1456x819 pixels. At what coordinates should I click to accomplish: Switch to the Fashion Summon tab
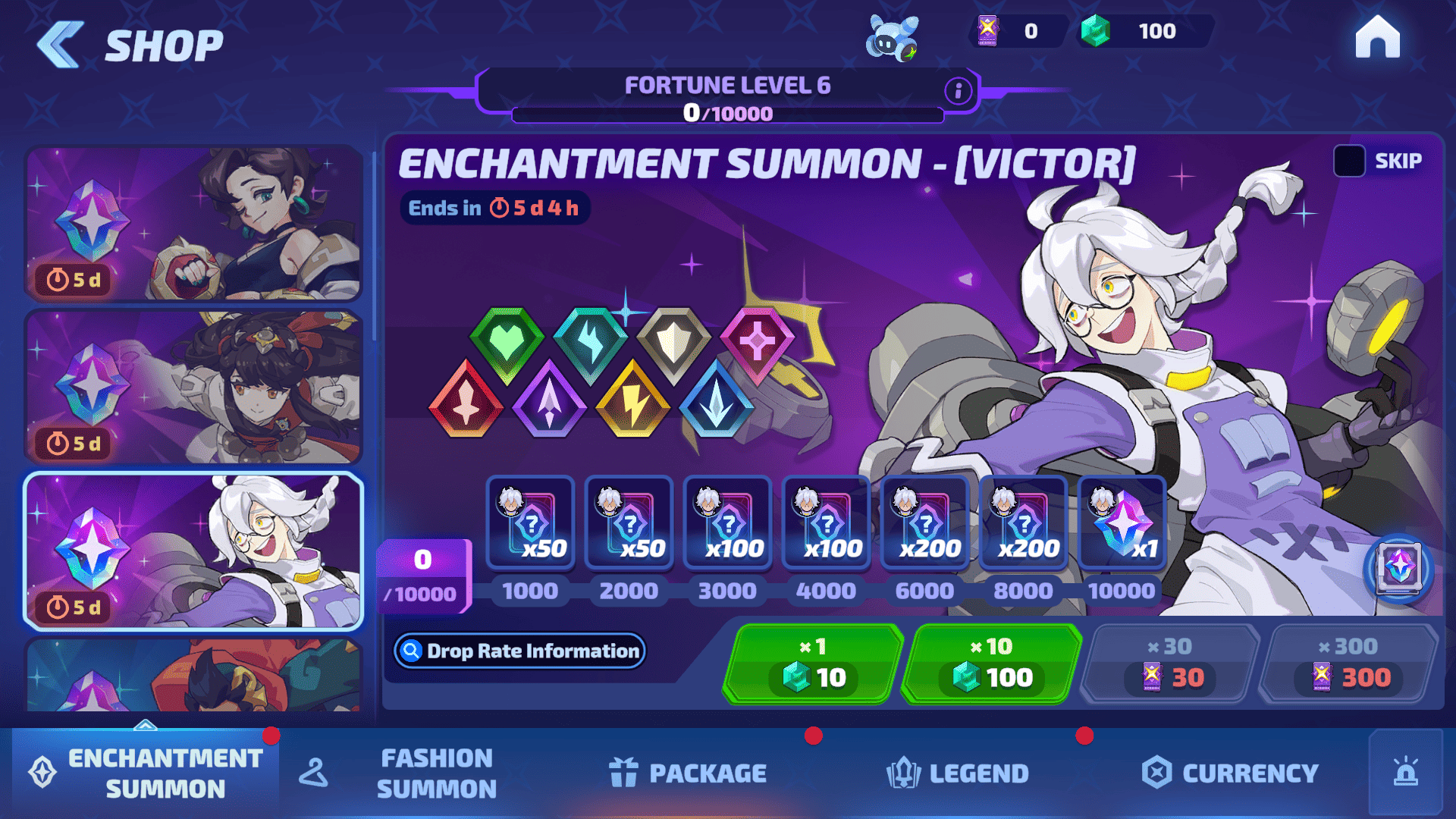(436, 773)
